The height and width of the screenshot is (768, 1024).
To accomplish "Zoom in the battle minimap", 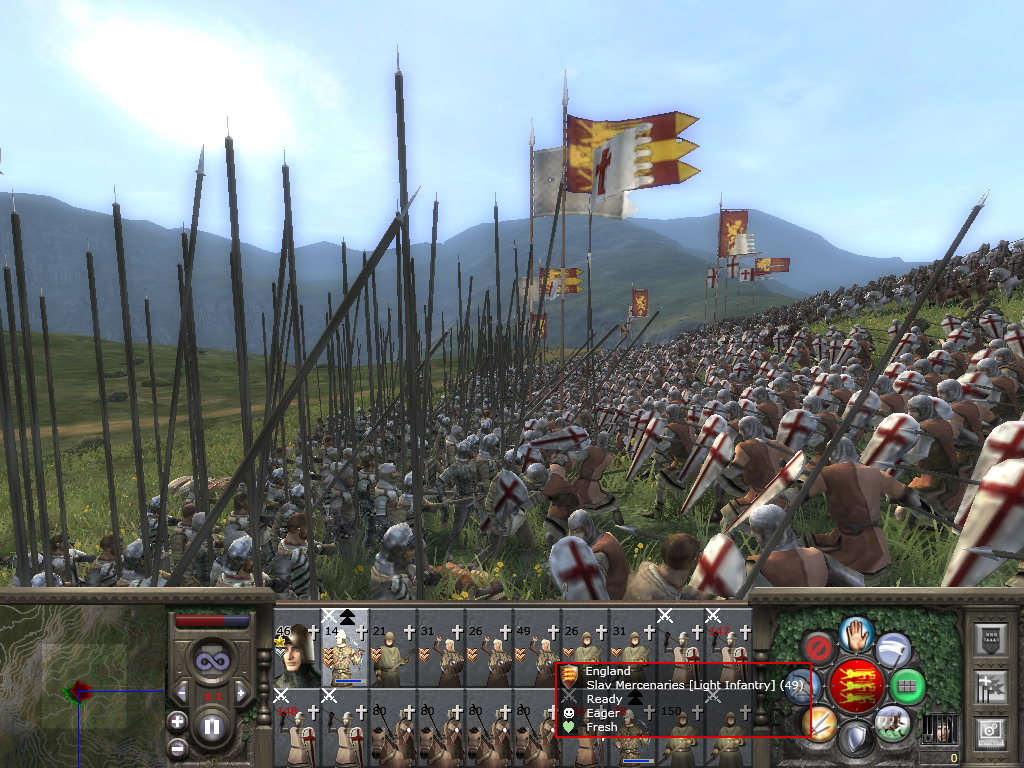I will 177,721.
